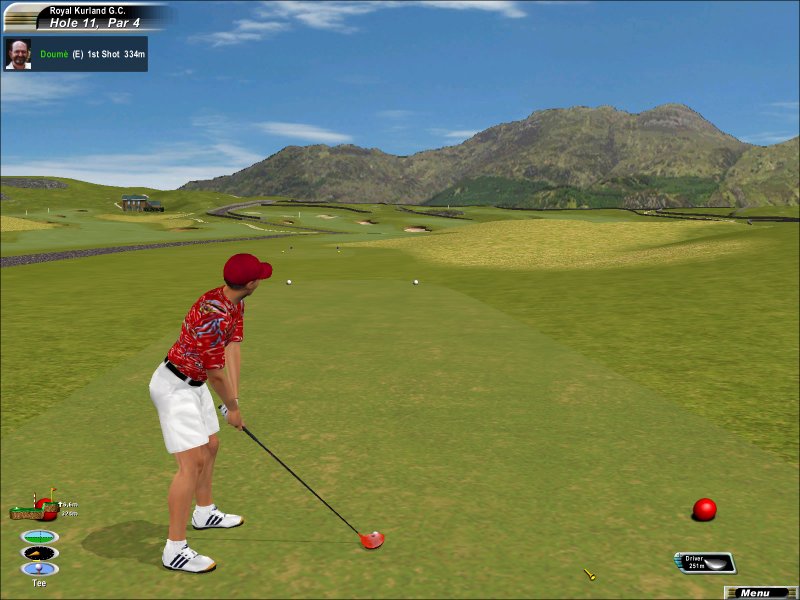The width and height of the screenshot is (800, 600).
Task: Select the Tee ball lie icon
Action: pos(39,568)
